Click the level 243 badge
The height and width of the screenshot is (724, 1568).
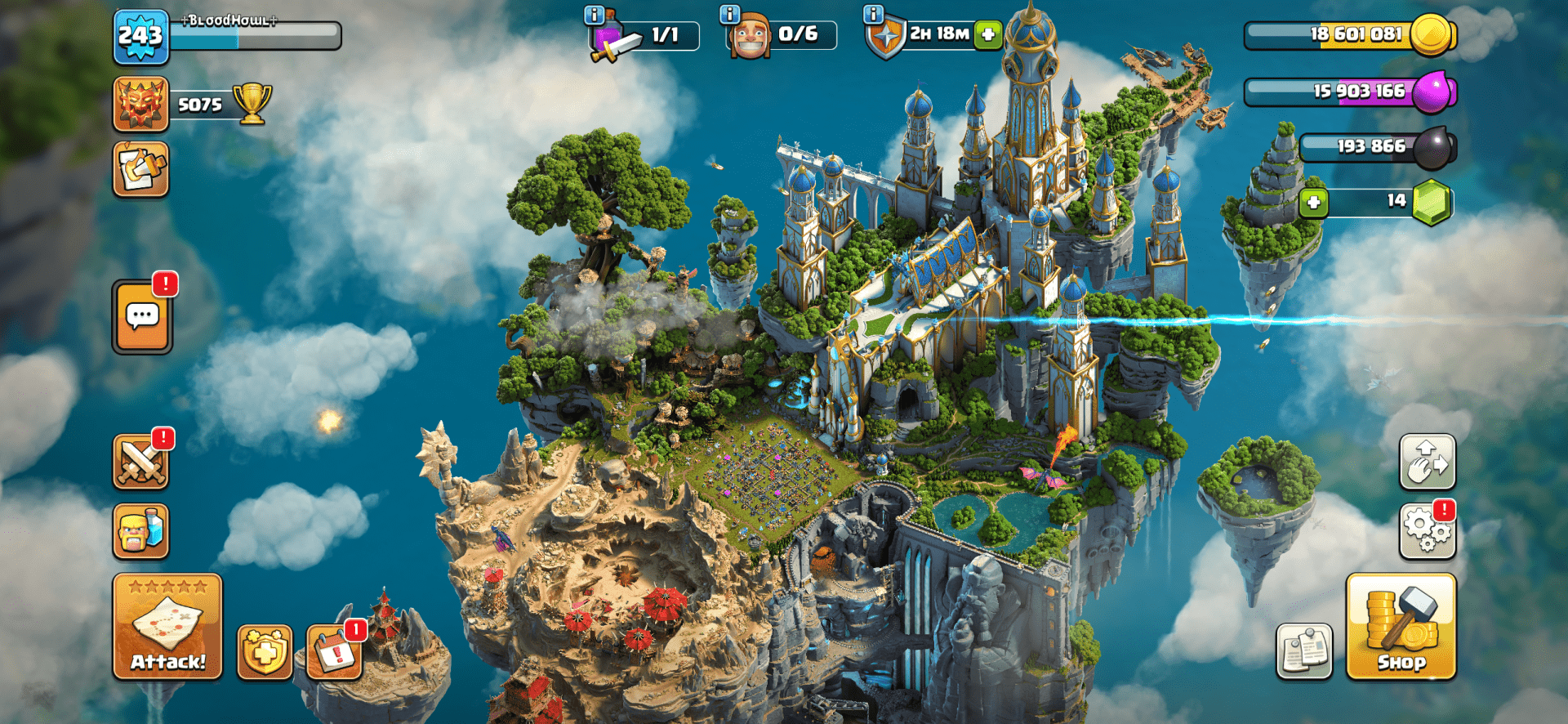140,35
